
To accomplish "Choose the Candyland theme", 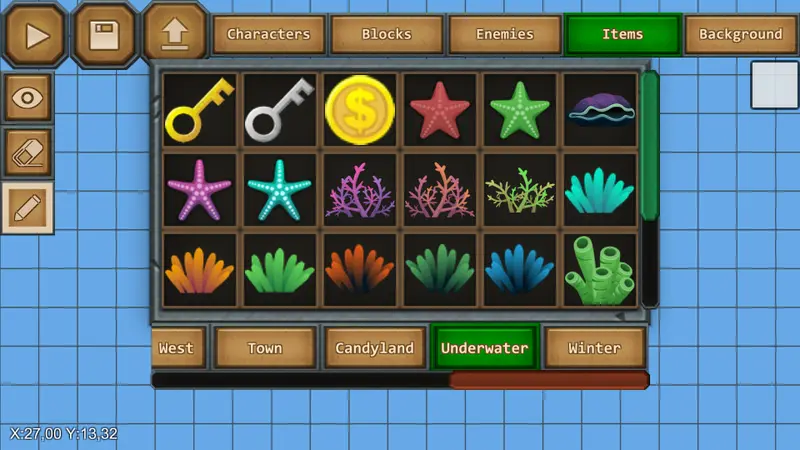I will 375,348.
